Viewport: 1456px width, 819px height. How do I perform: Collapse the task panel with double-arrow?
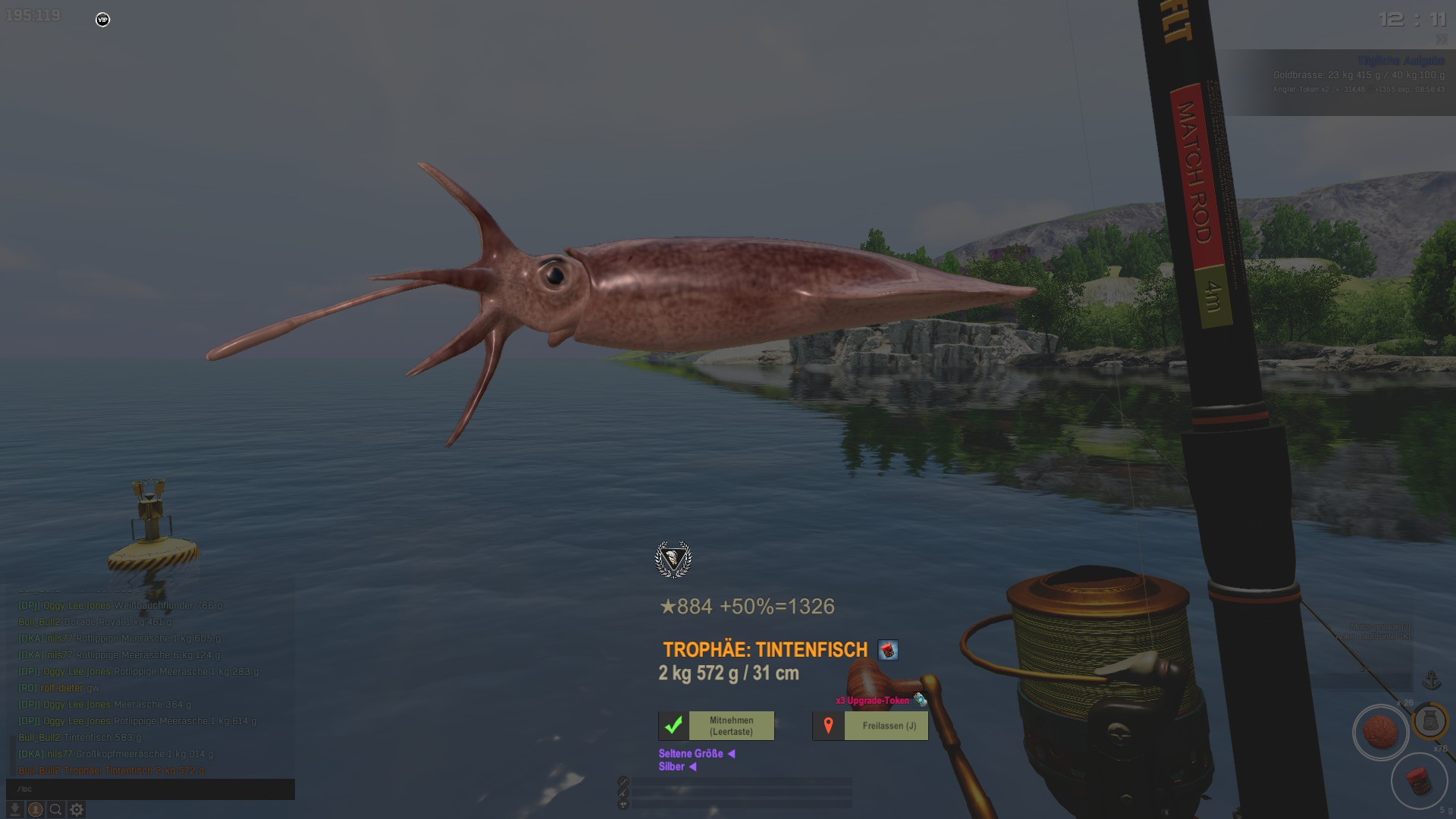(x=1441, y=39)
